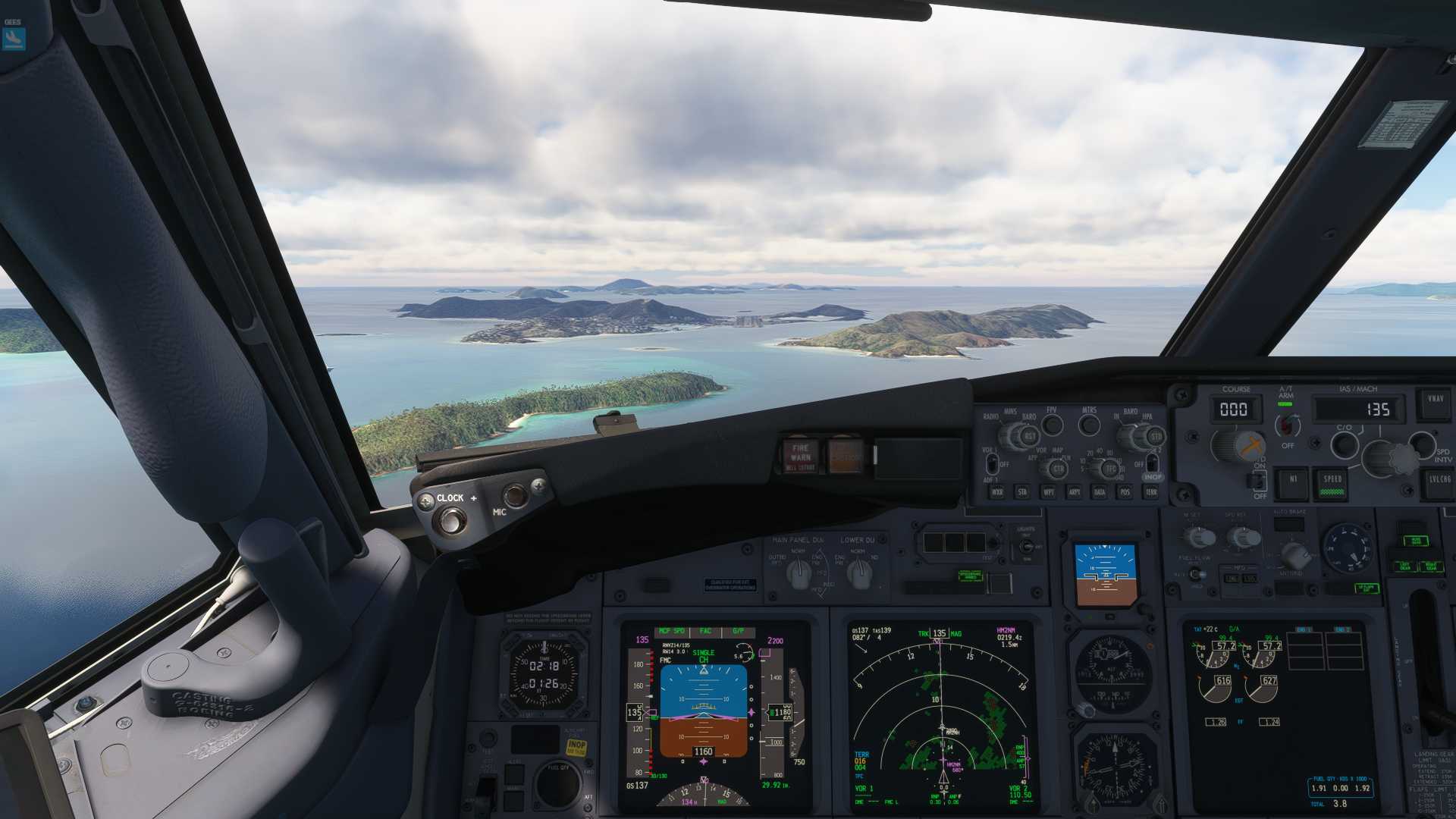1456x819 pixels.
Task: Show stations with the STA button
Action: [x=1022, y=492]
